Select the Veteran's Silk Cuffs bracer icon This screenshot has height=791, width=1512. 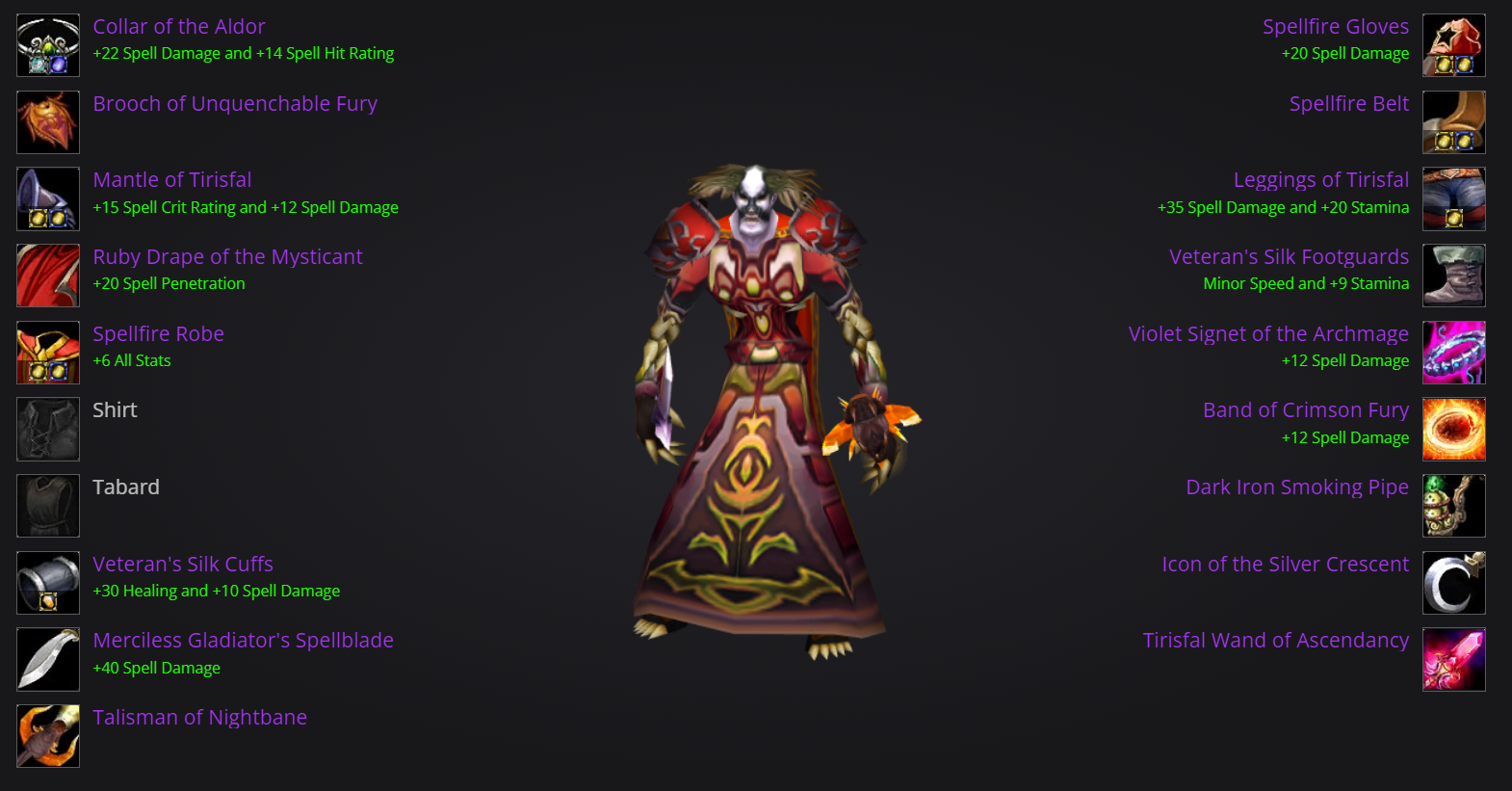[47, 582]
